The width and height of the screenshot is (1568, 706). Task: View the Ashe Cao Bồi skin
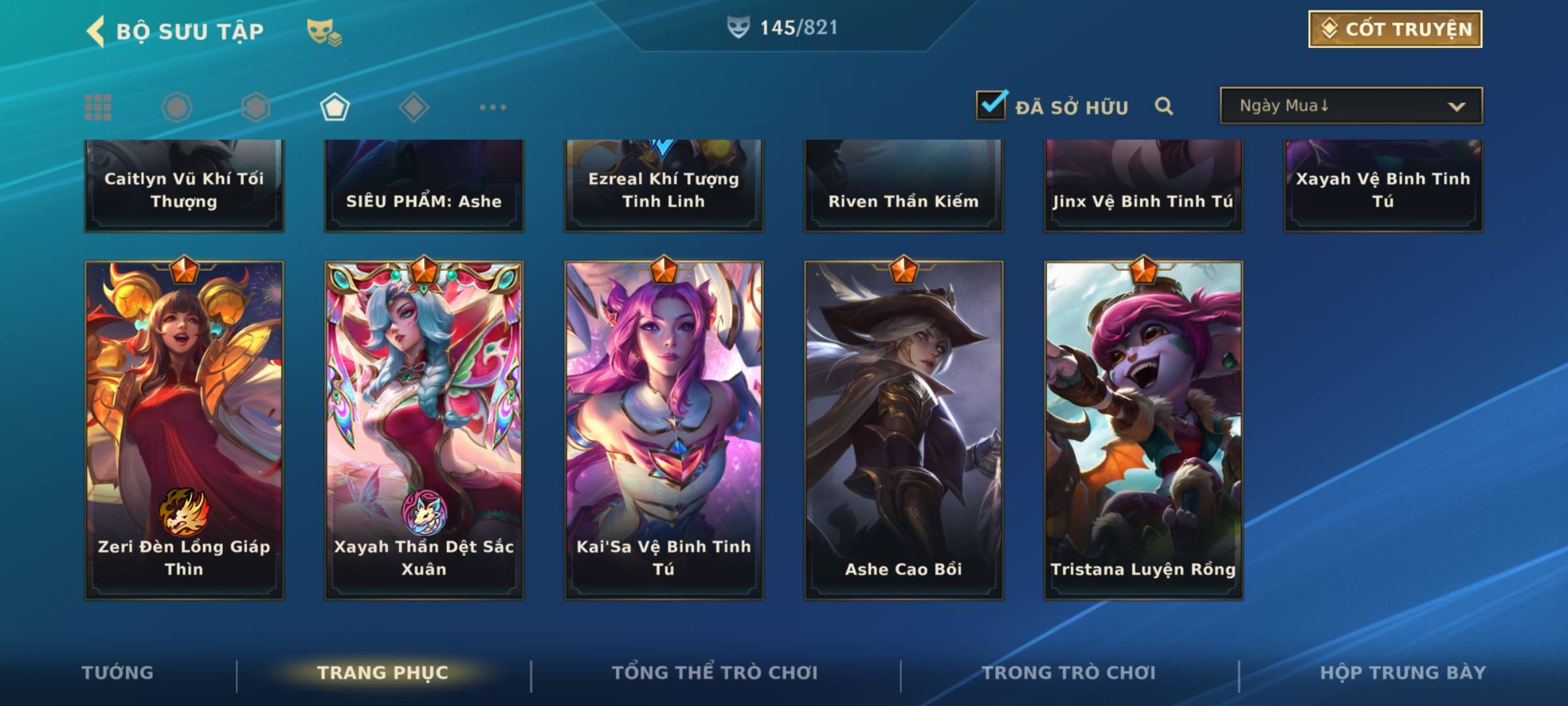(904, 430)
